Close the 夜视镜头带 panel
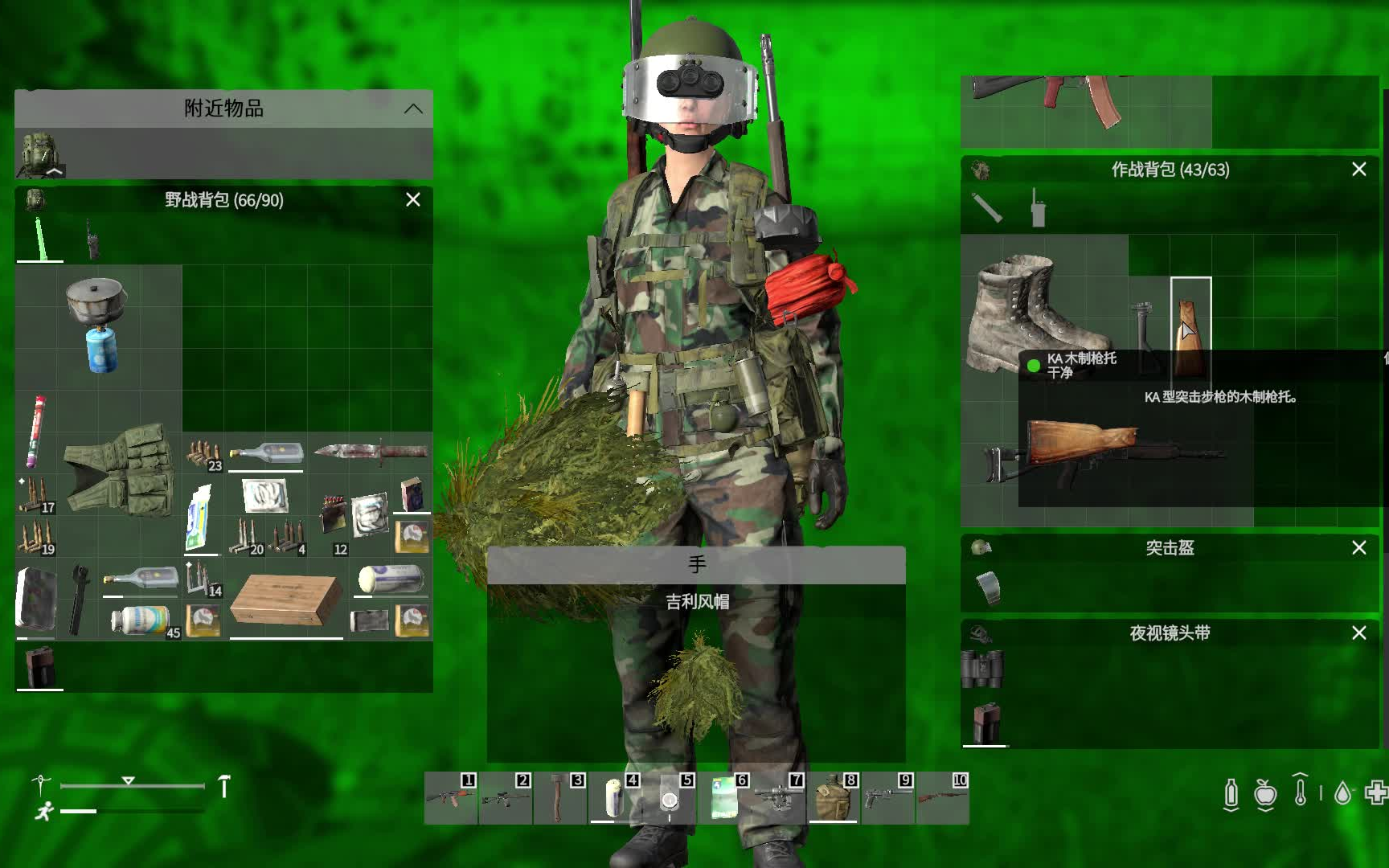This screenshot has height=868, width=1389. click(1359, 633)
